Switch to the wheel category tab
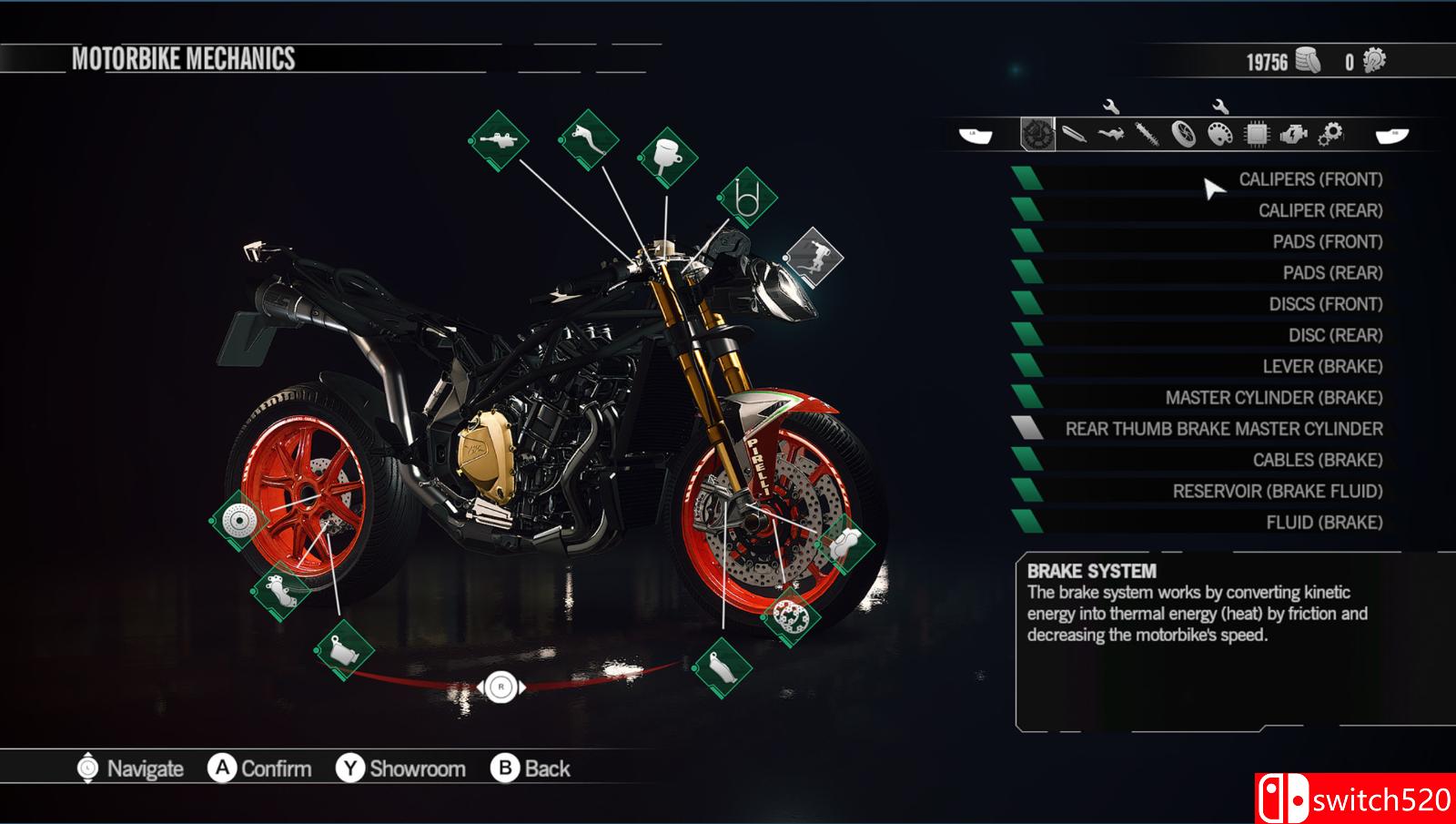This screenshot has width=1456, height=824. coord(1183,135)
